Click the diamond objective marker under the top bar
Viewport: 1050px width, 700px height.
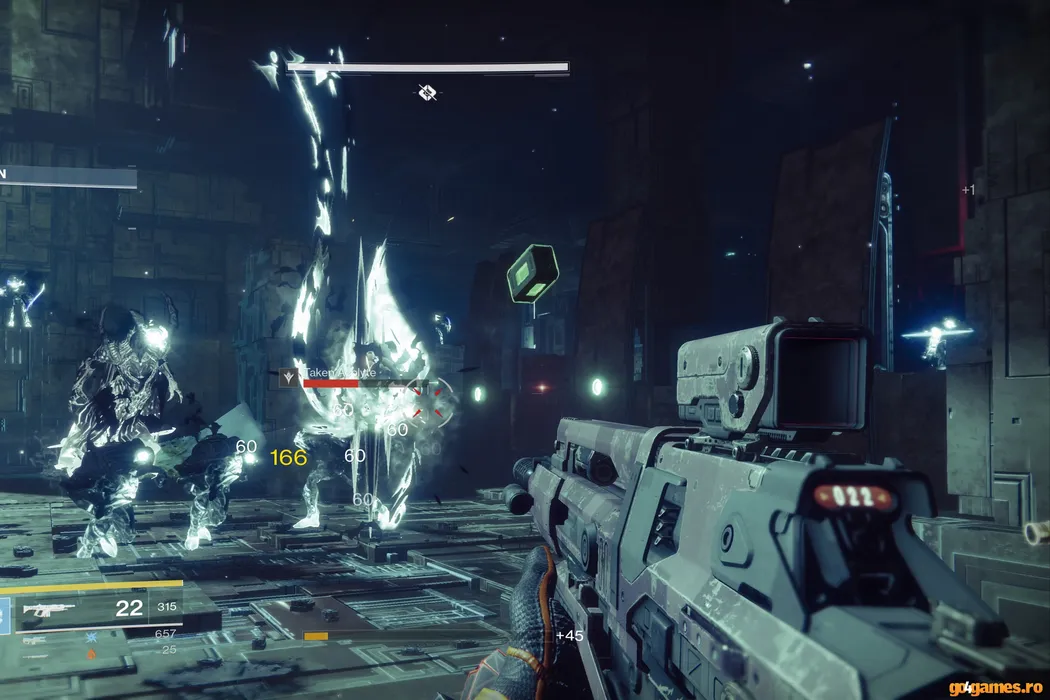point(427,93)
